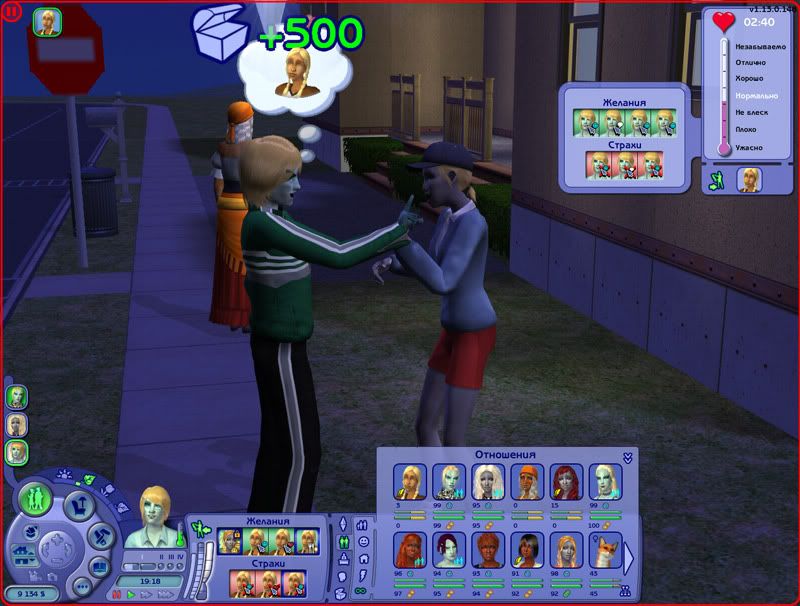
Task: Click date partner portrait under the date meter
Action: click(x=748, y=180)
